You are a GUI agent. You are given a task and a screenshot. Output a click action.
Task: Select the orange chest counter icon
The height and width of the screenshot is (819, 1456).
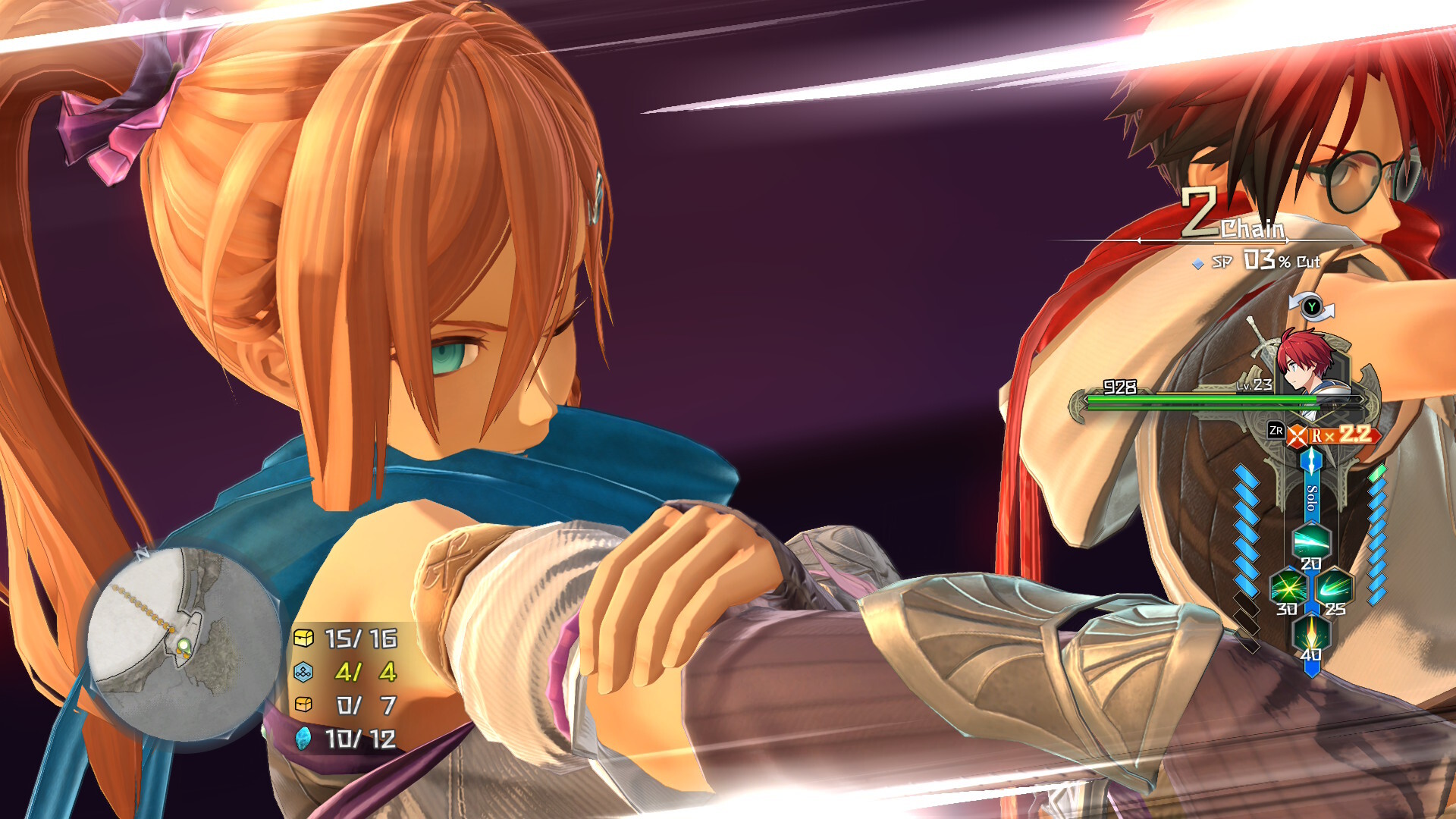[x=303, y=705]
